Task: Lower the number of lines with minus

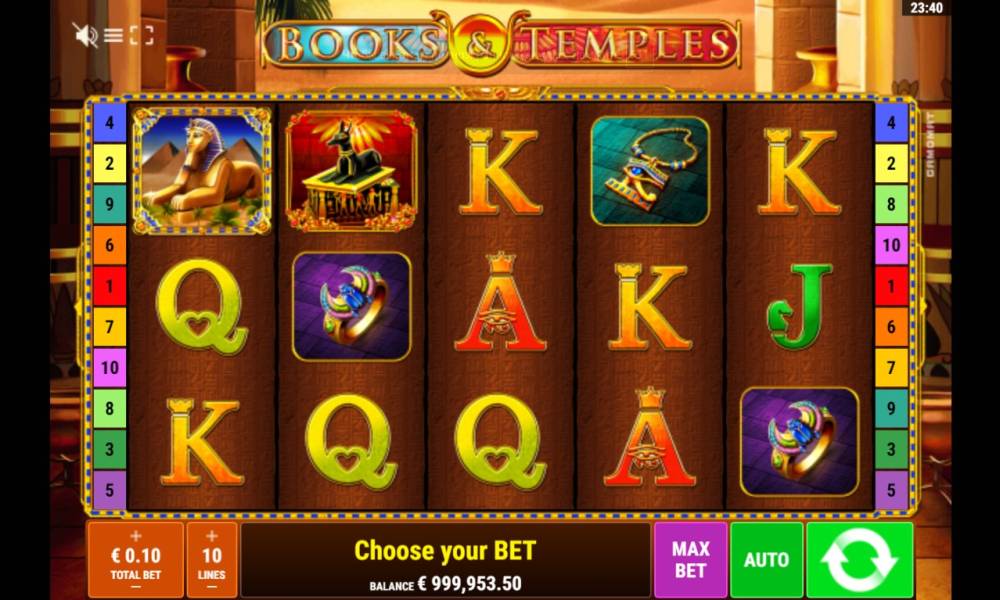Action: (212, 588)
